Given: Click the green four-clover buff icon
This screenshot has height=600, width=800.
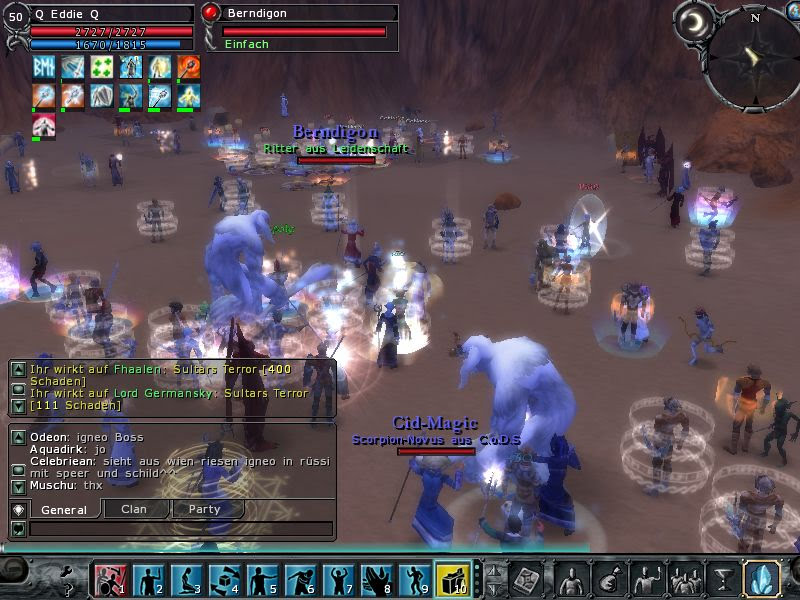Looking at the screenshot, I should pyautogui.click(x=102, y=67).
